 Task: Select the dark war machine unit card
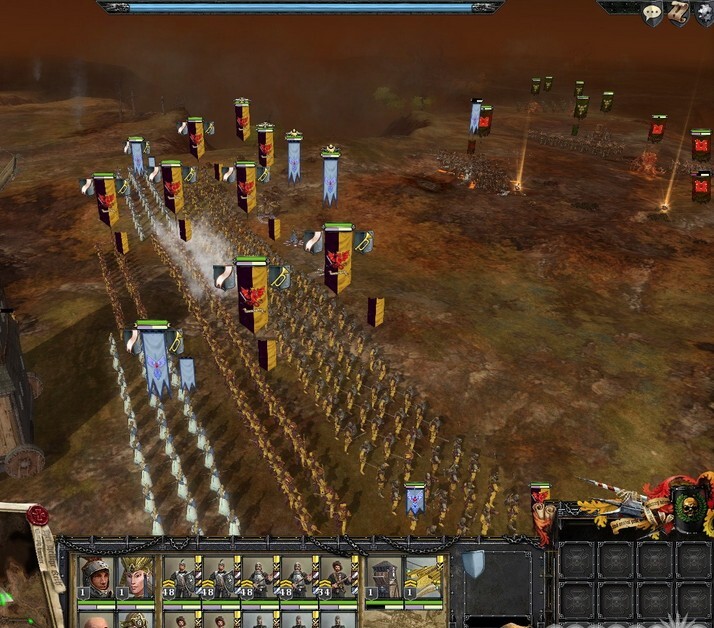384,577
